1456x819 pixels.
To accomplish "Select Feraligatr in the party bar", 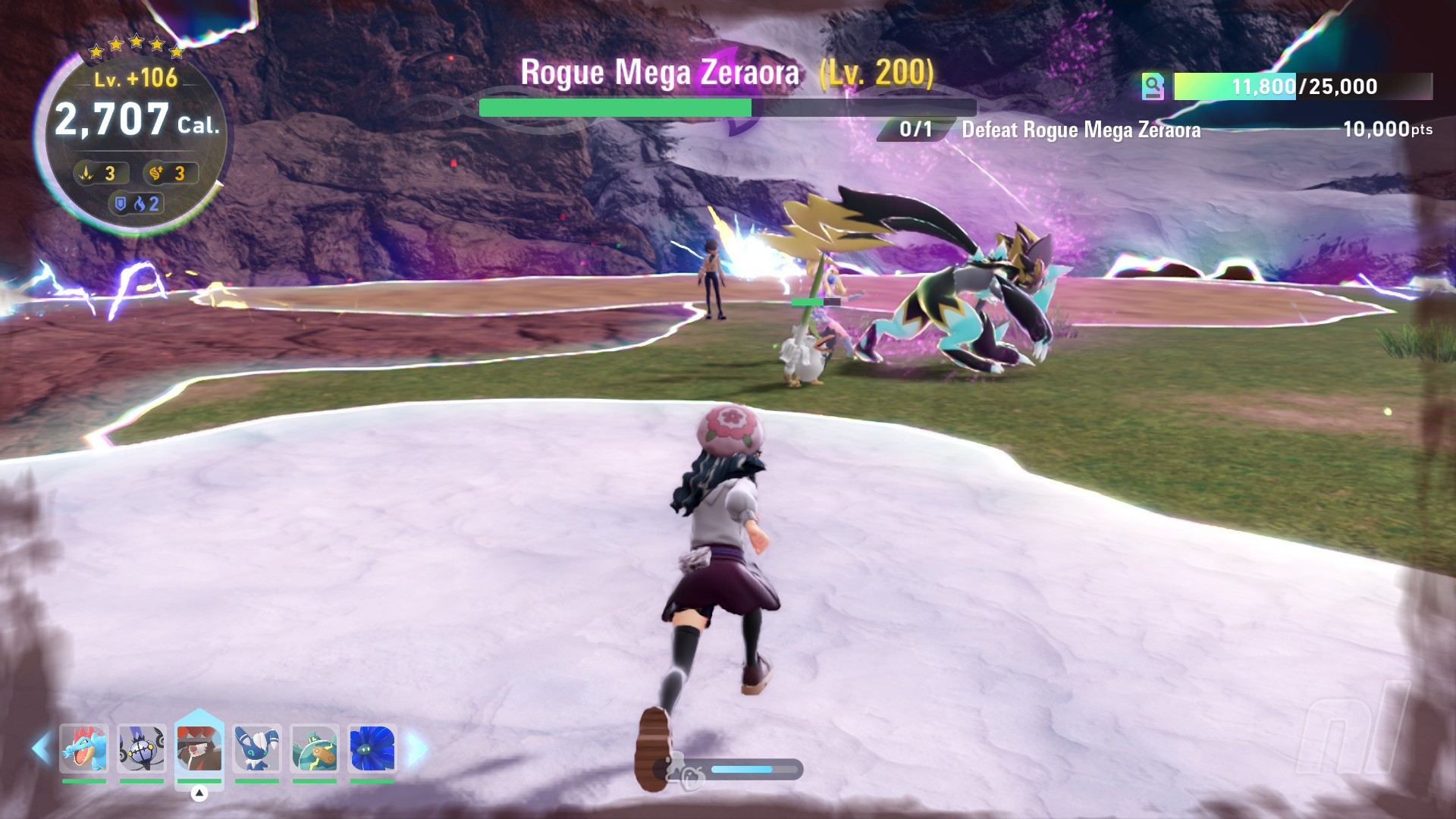I will [x=84, y=748].
